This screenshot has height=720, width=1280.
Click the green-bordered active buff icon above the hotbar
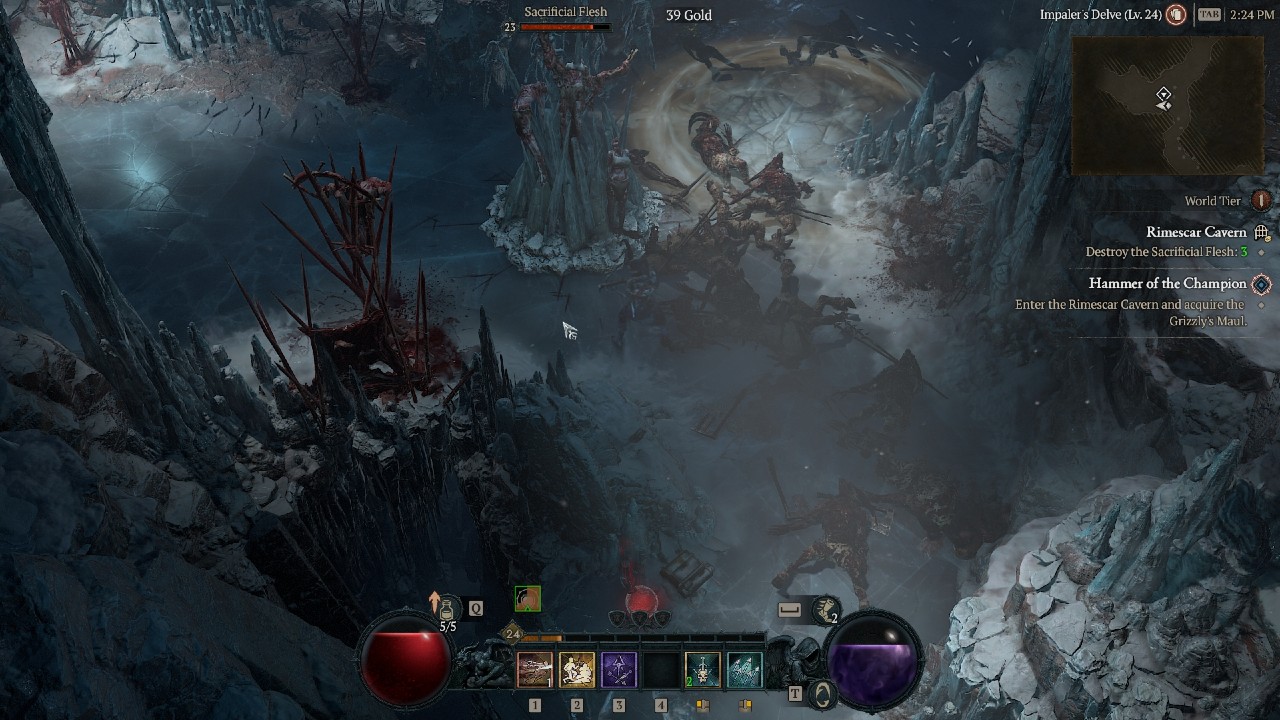click(x=527, y=599)
